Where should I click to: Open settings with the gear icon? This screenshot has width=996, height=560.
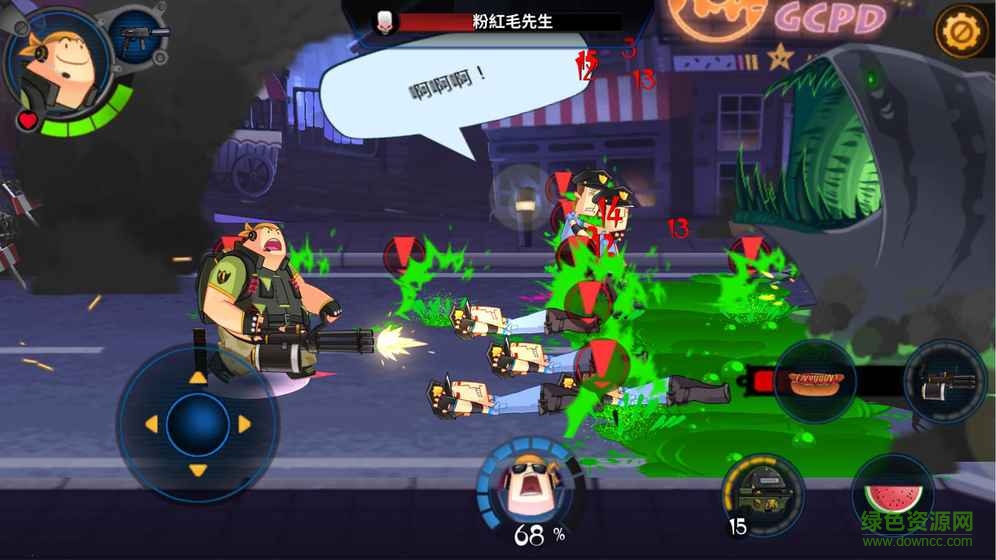pyautogui.click(x=961, y=32)
